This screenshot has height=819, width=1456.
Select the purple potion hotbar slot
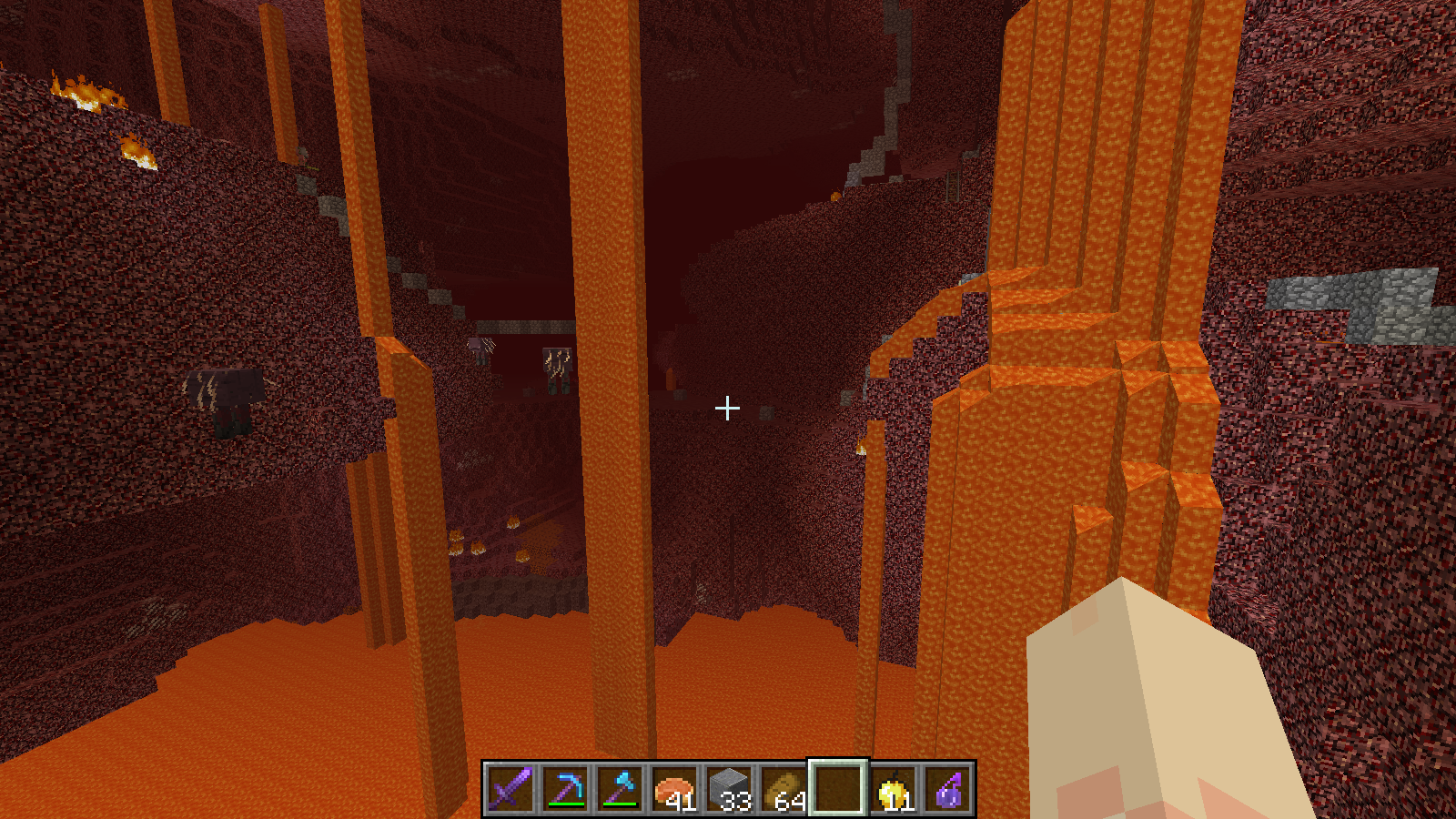point(947,788)
